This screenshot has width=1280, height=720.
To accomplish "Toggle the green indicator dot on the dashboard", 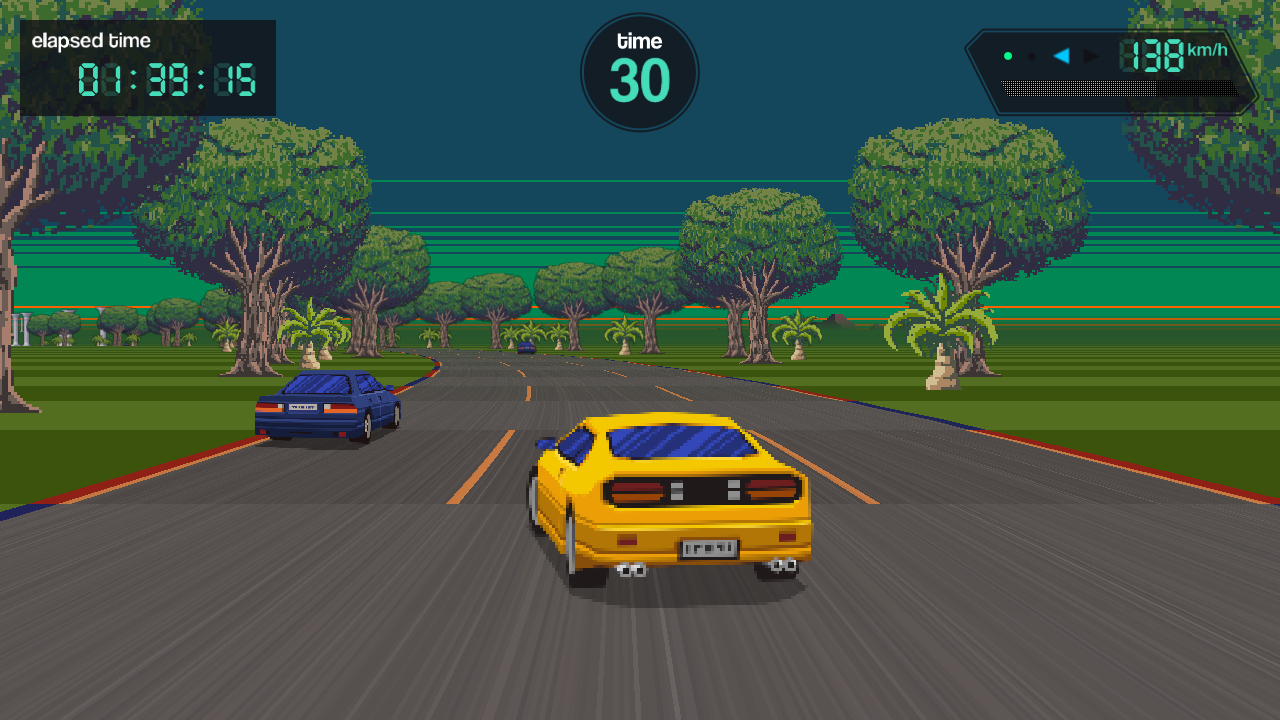I will (1008, 56).
